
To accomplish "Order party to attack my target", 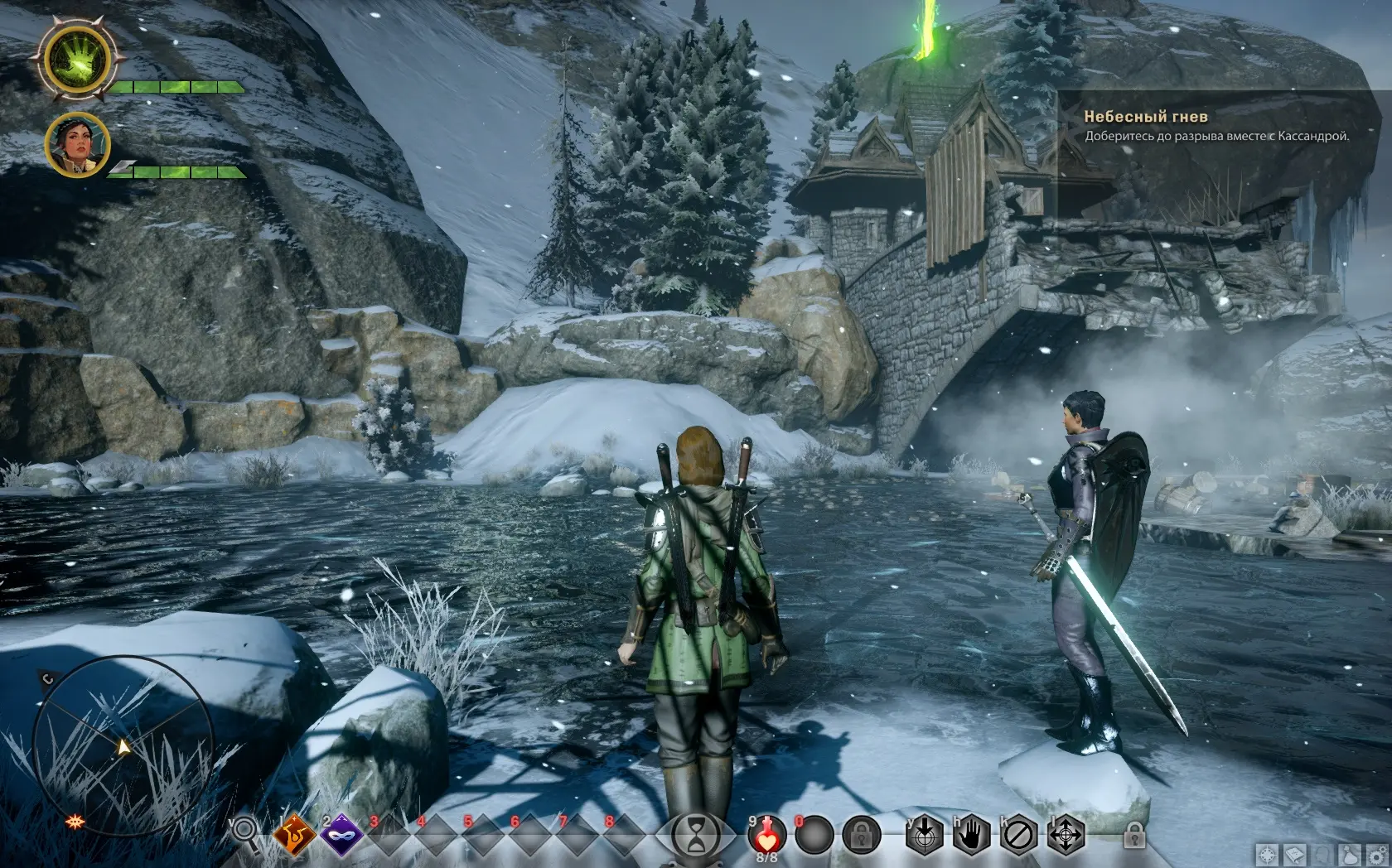I will click(923, 837).
